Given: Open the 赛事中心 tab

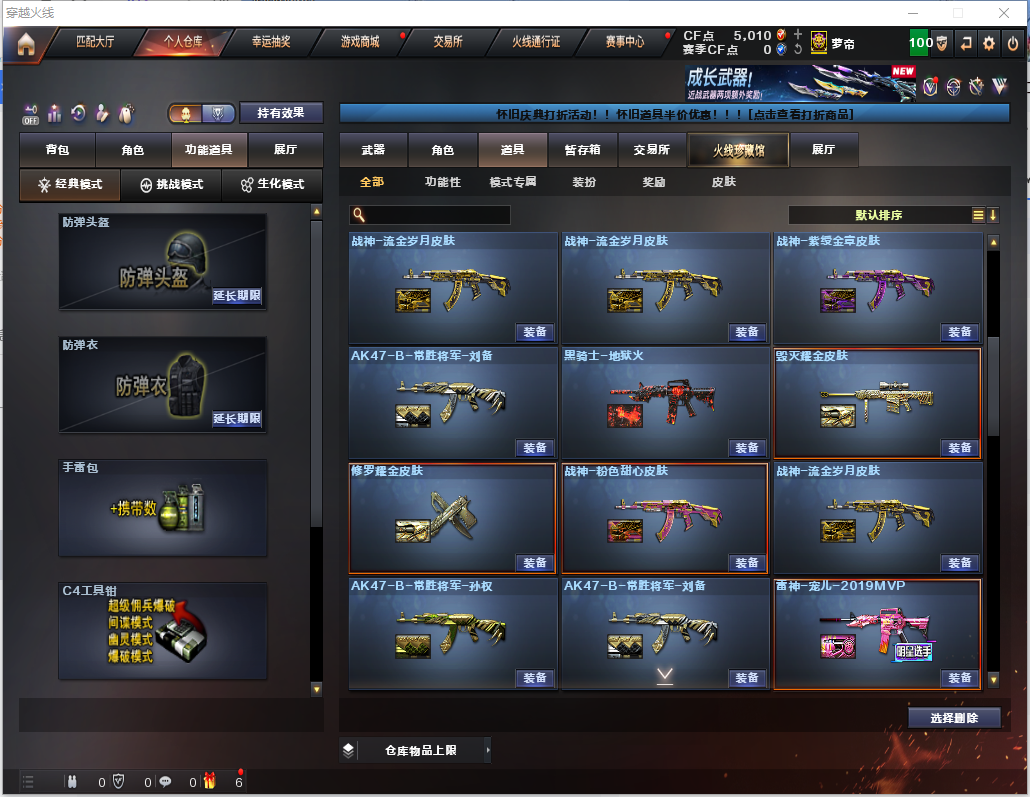Looking at the screenshot, I should pyautogui.click(x=624, y=42).
